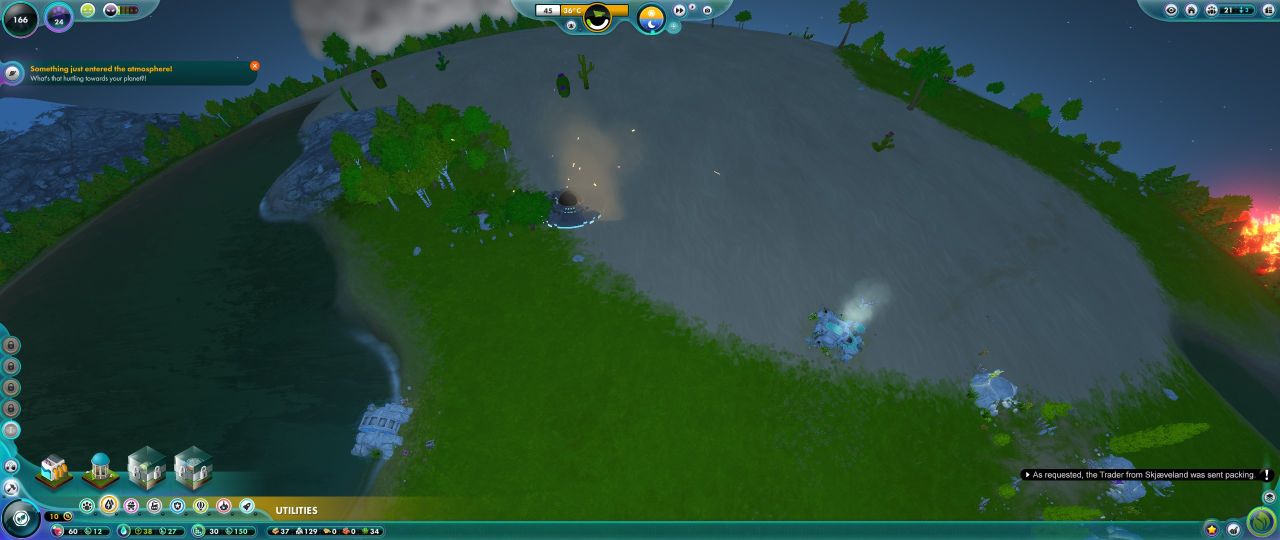The height and width of the screenshot is (540, 1280).
Task: Click the day and night cycle dial
Action: [x=651, y=17]
